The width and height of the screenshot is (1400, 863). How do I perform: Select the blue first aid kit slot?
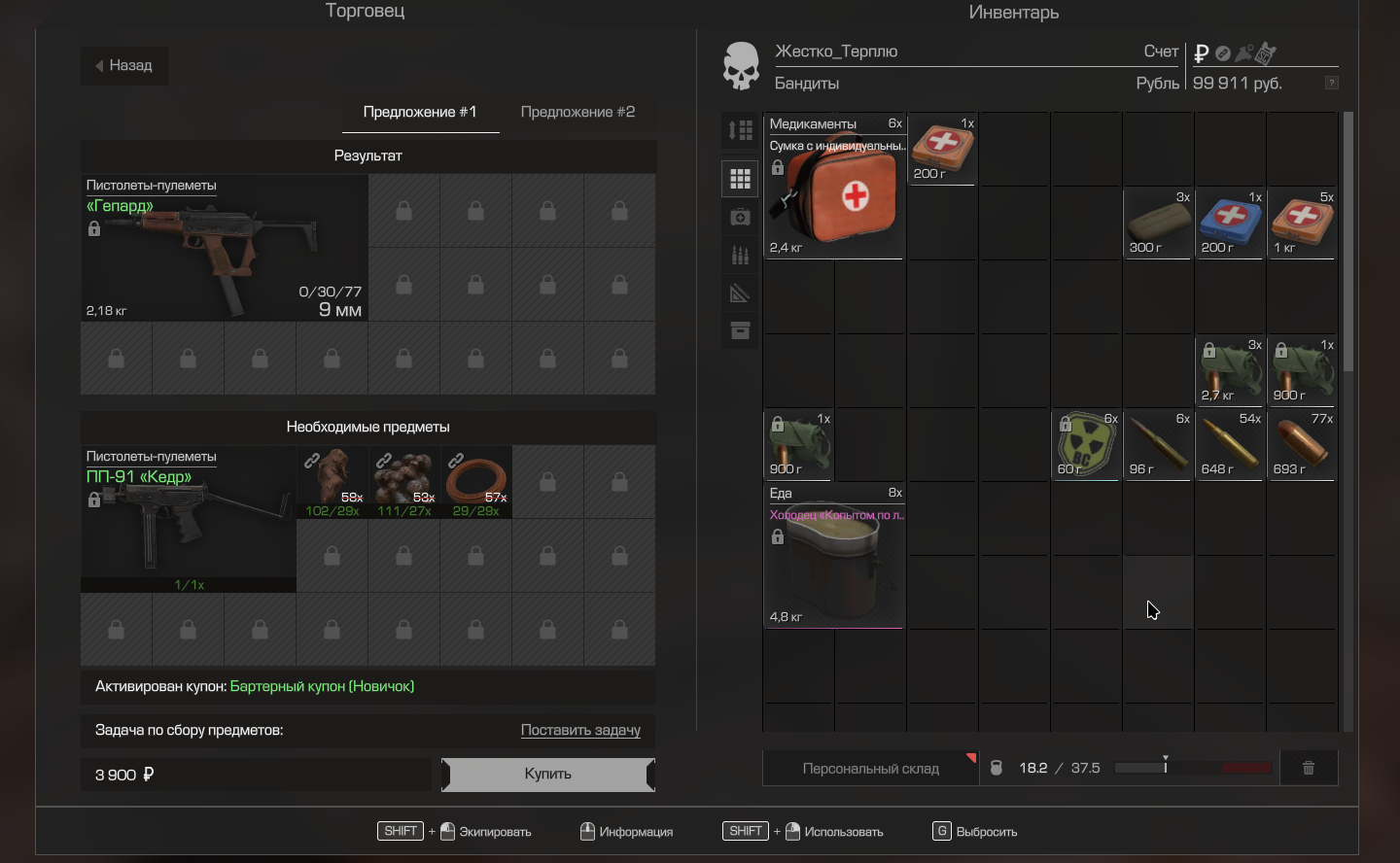click(1230, 222)
